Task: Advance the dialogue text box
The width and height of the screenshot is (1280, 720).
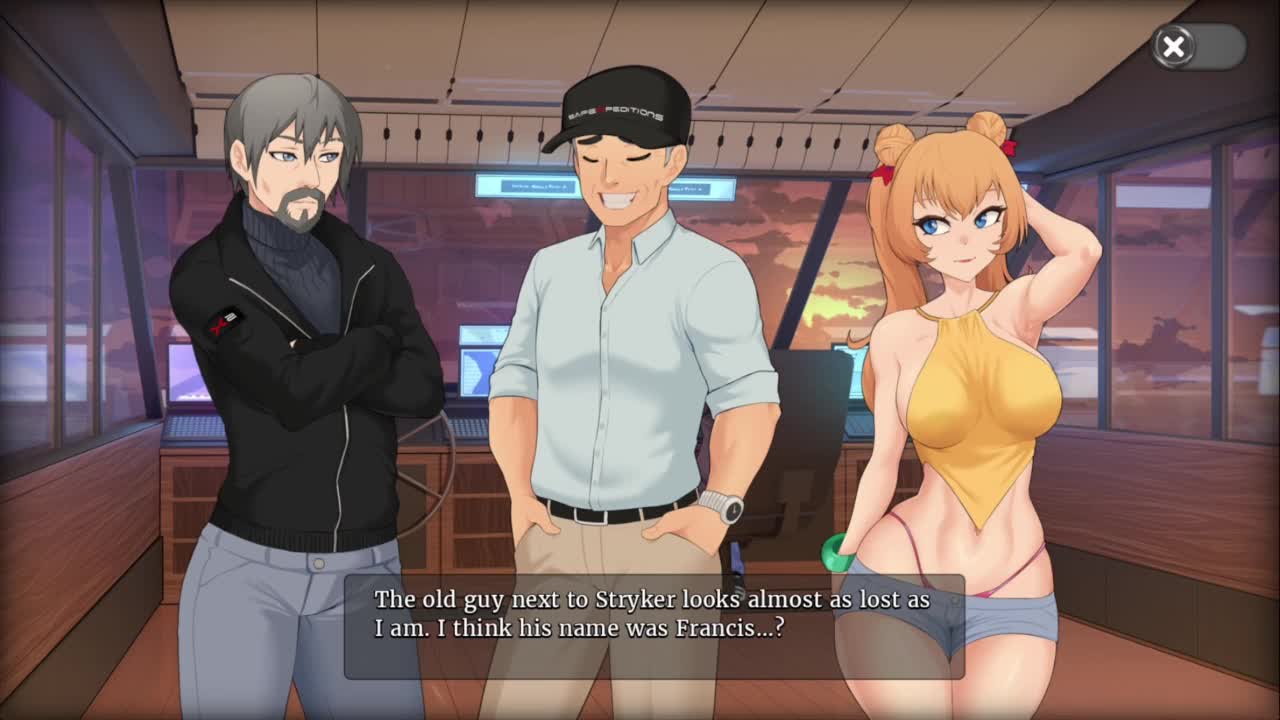Action: pyautogui.click(x=654, y=626)
